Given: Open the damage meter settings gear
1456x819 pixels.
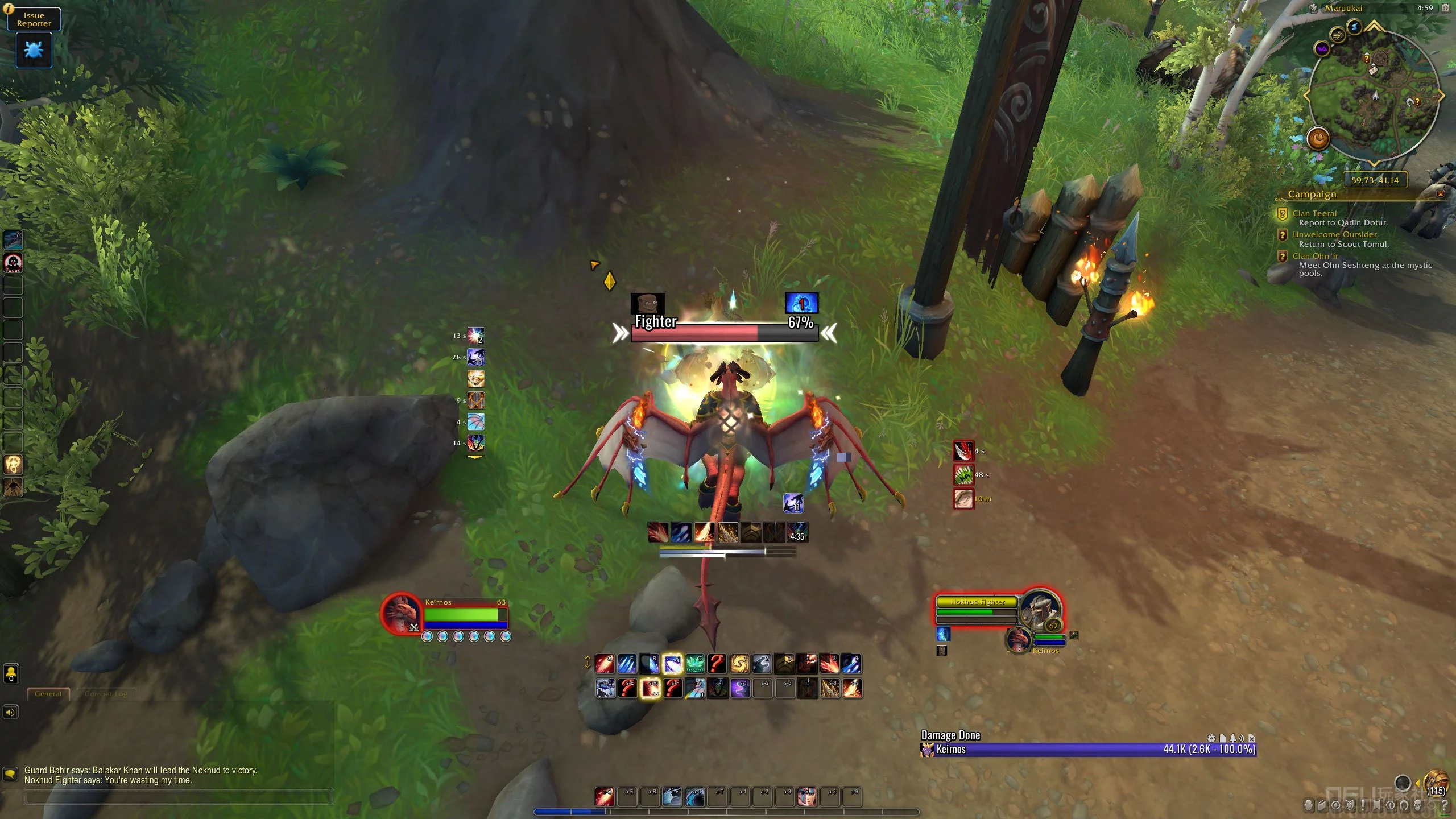Looking at the screenshot, I should 1211,738.
